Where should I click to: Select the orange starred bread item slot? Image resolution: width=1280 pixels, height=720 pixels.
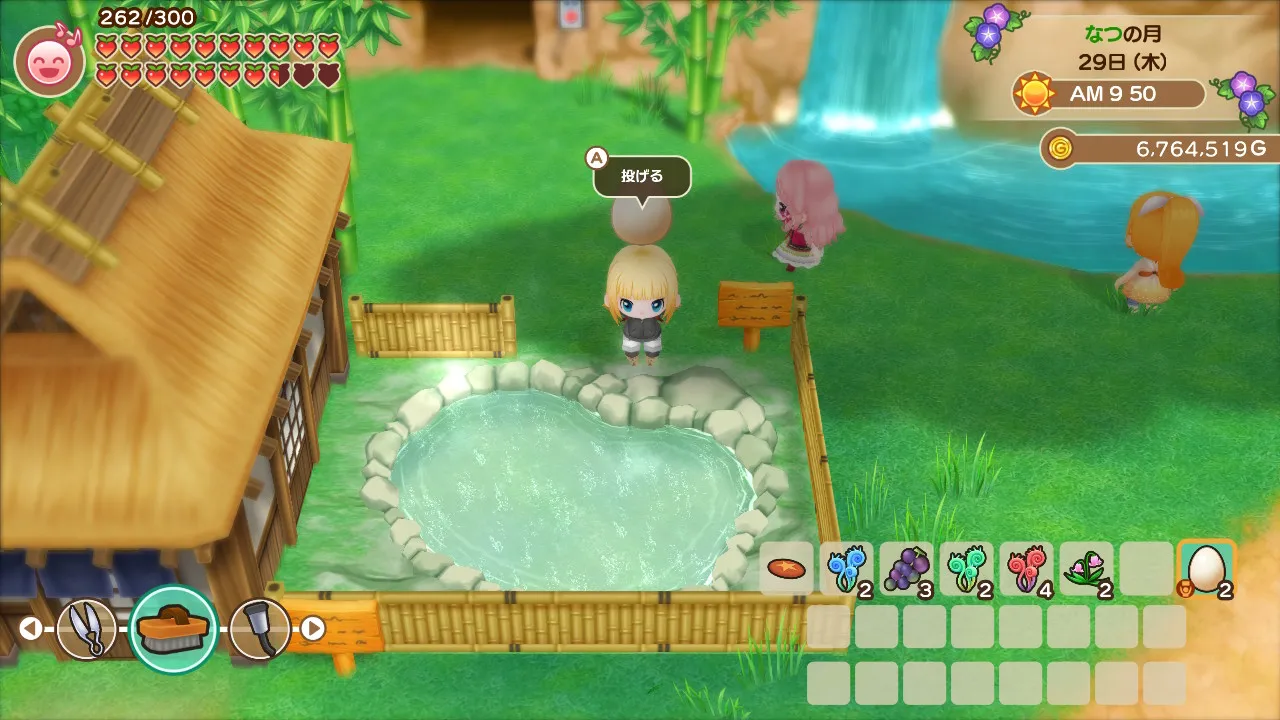[x=786, y=569]
